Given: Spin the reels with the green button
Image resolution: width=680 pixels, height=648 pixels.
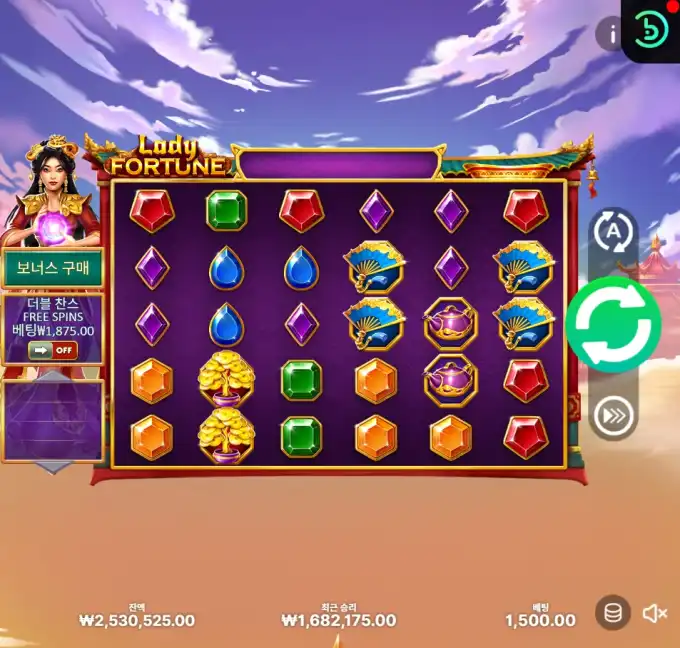Looking at the screenshot, I should [613, 325].
